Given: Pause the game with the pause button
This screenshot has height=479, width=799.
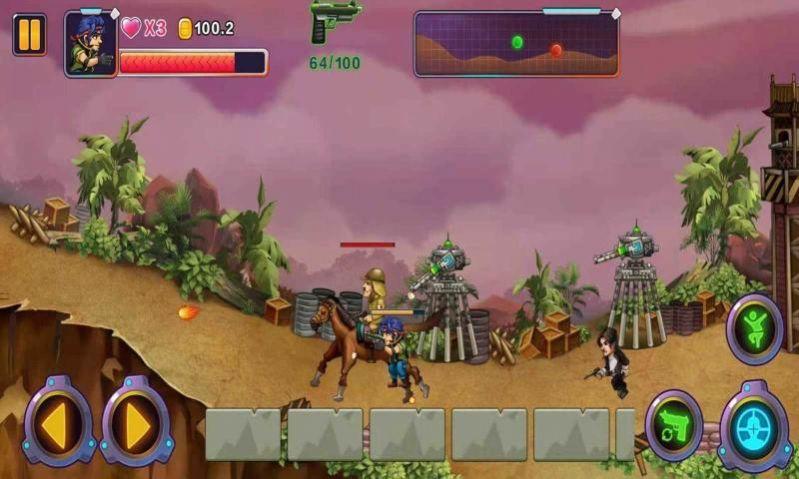Looking at the screenshot, I should pyautogui.click(x=29, y=35).
